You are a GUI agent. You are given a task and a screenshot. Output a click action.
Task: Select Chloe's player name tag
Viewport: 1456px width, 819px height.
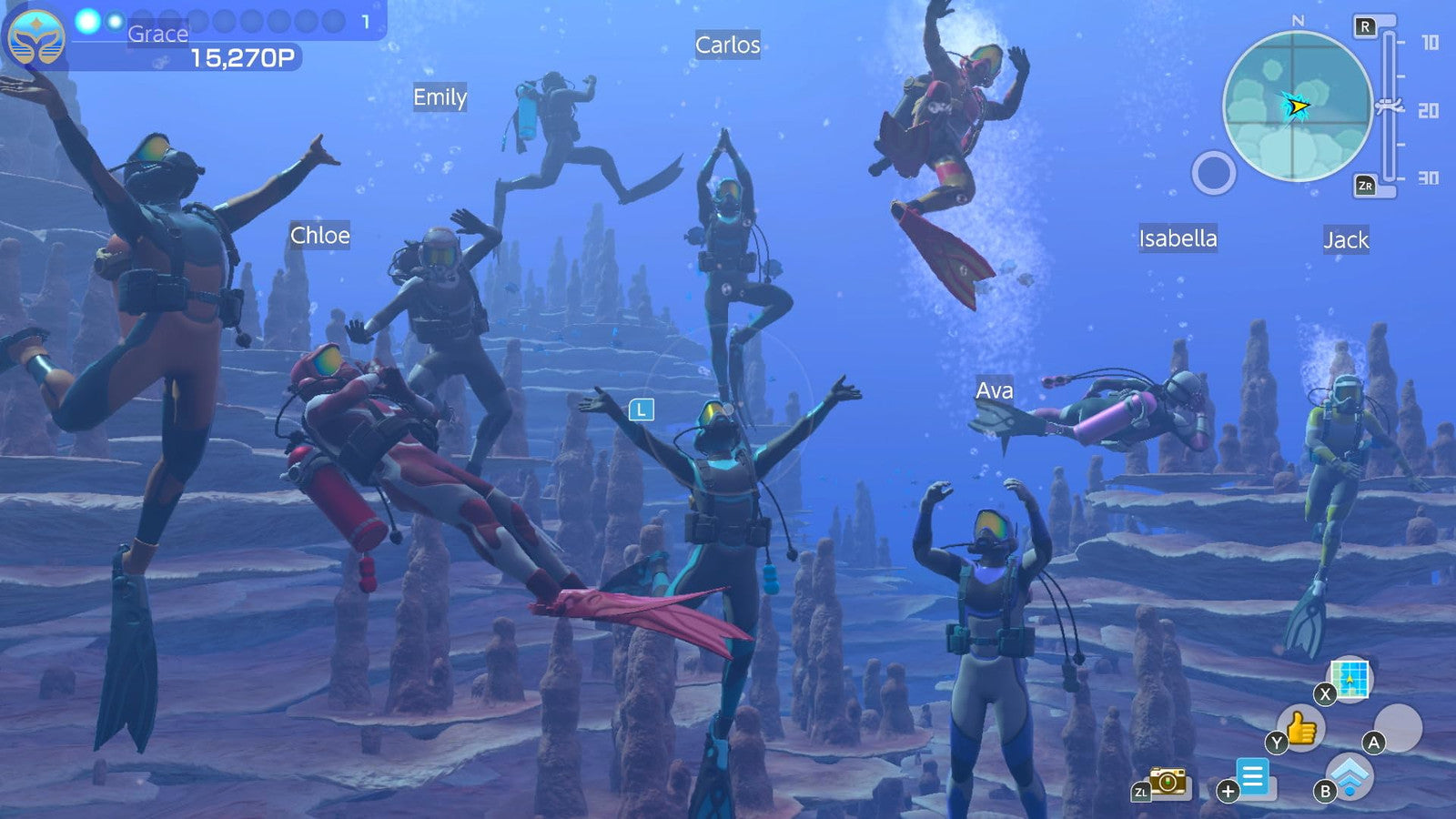[x=319, y=236]
